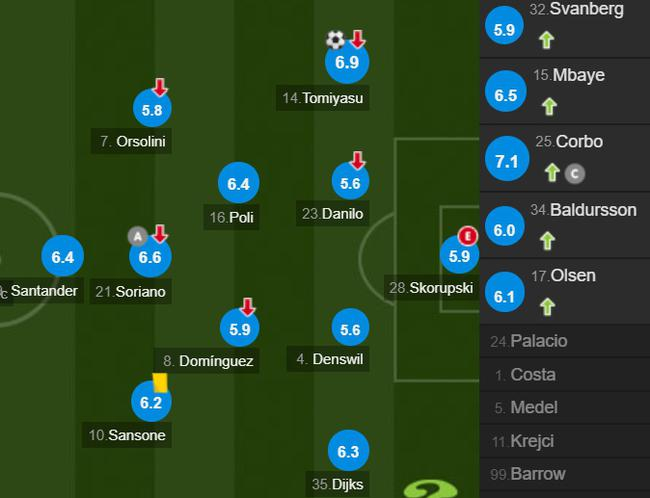Open Soriano's player details
Screen dimensions: 650x498
[150, 258]
